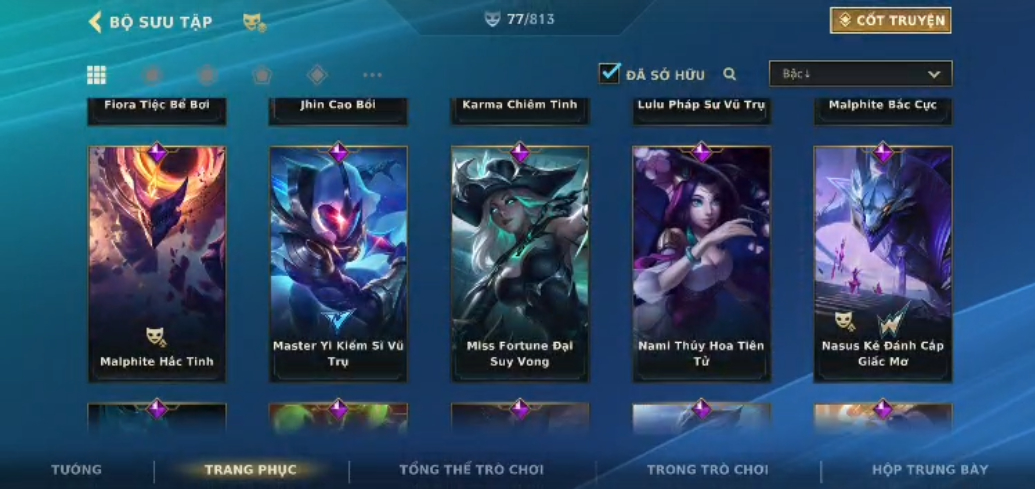Screen dimensions: 1035x489
Task: Open the Bậc sort dropdown
Action: [x=860, y=74]
